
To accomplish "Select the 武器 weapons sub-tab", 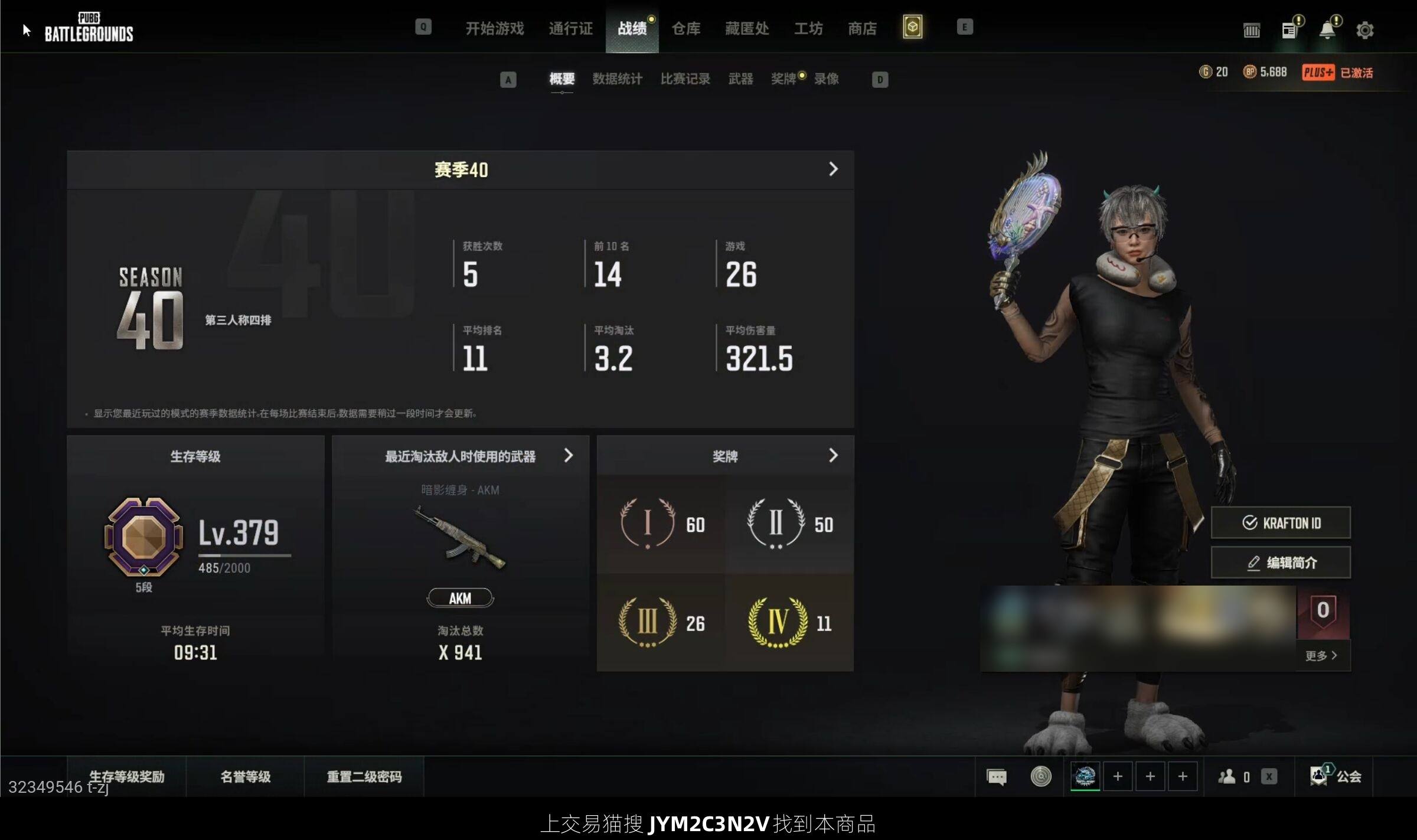I will 740,79.
